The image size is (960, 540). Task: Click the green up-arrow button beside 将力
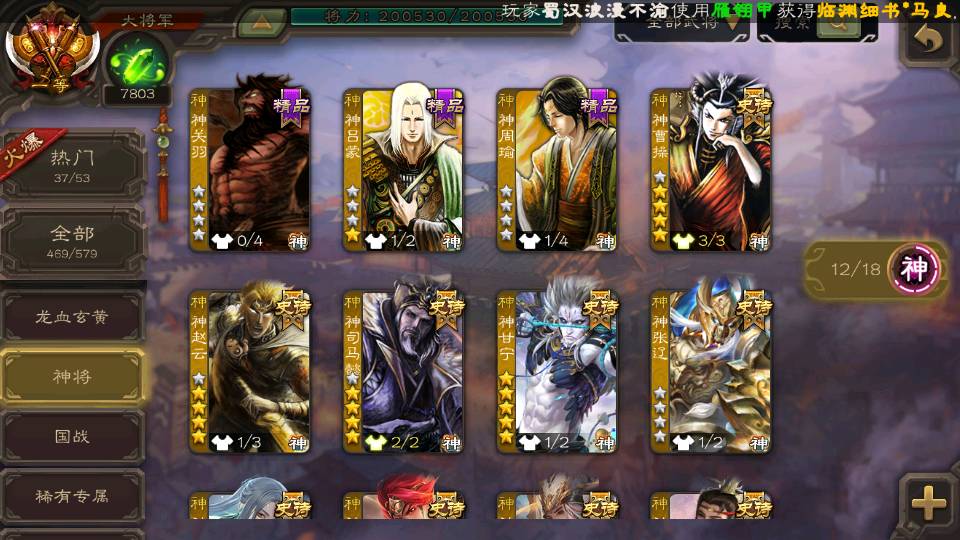(x=262, y=20)
